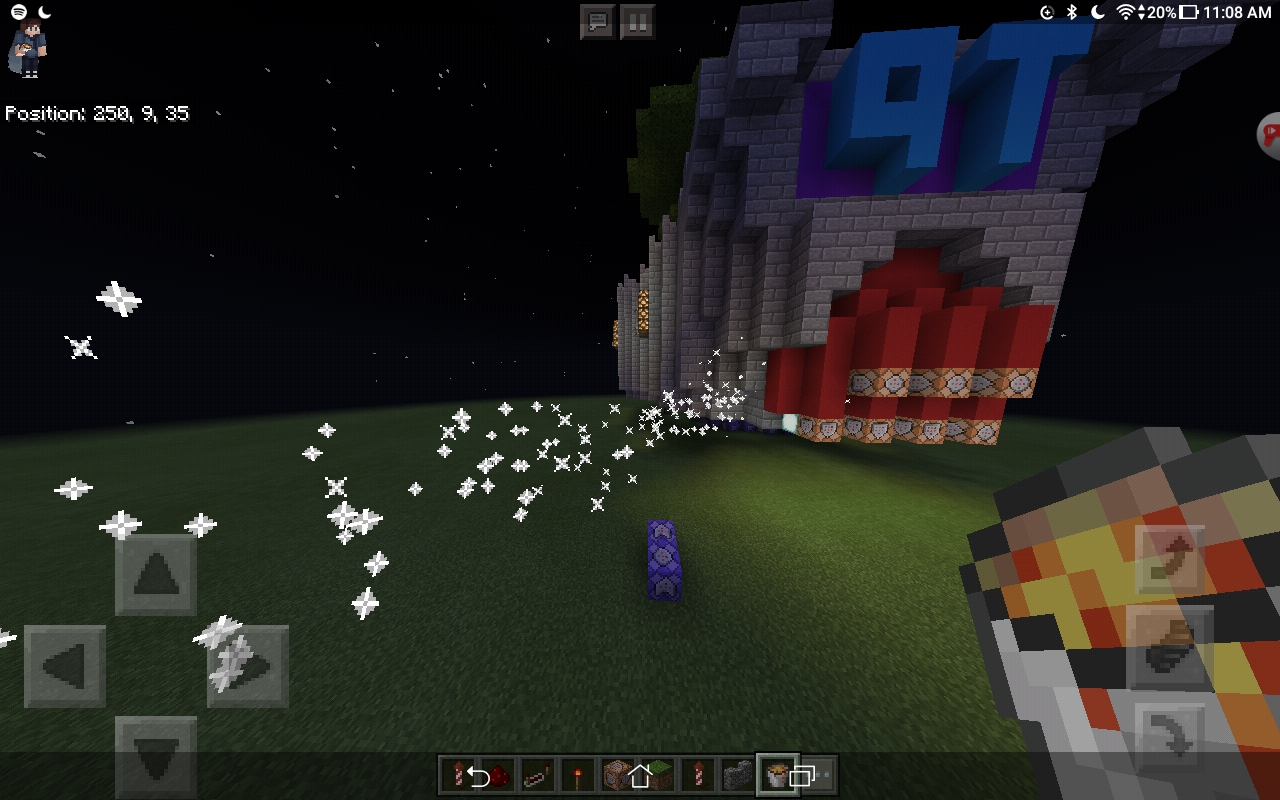Tap the move left arrow
Image resolution: width=1280 pixels, height=800 pixels.
pyautogui.click(x=65, y=666)
